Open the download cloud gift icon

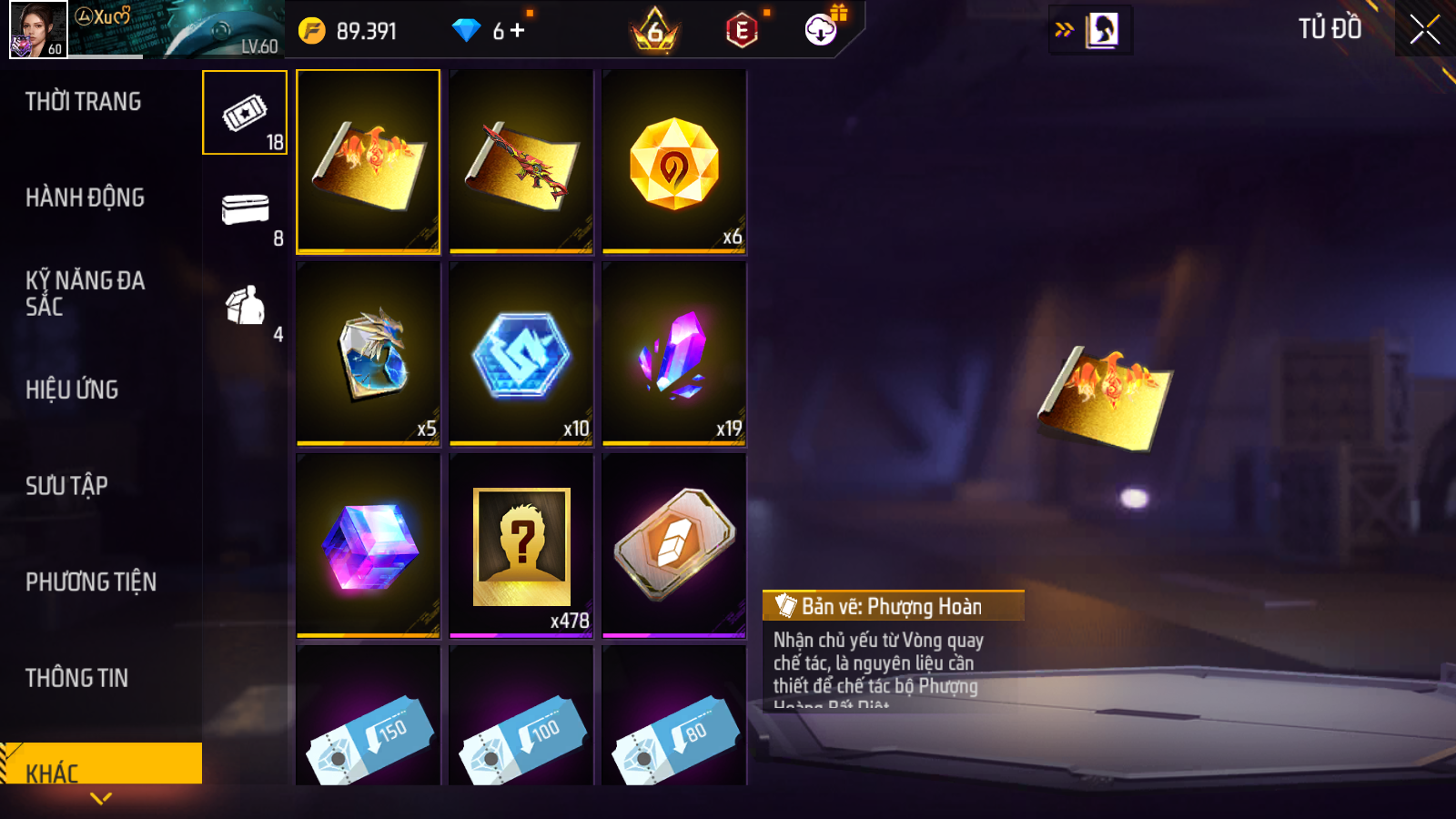821,30
